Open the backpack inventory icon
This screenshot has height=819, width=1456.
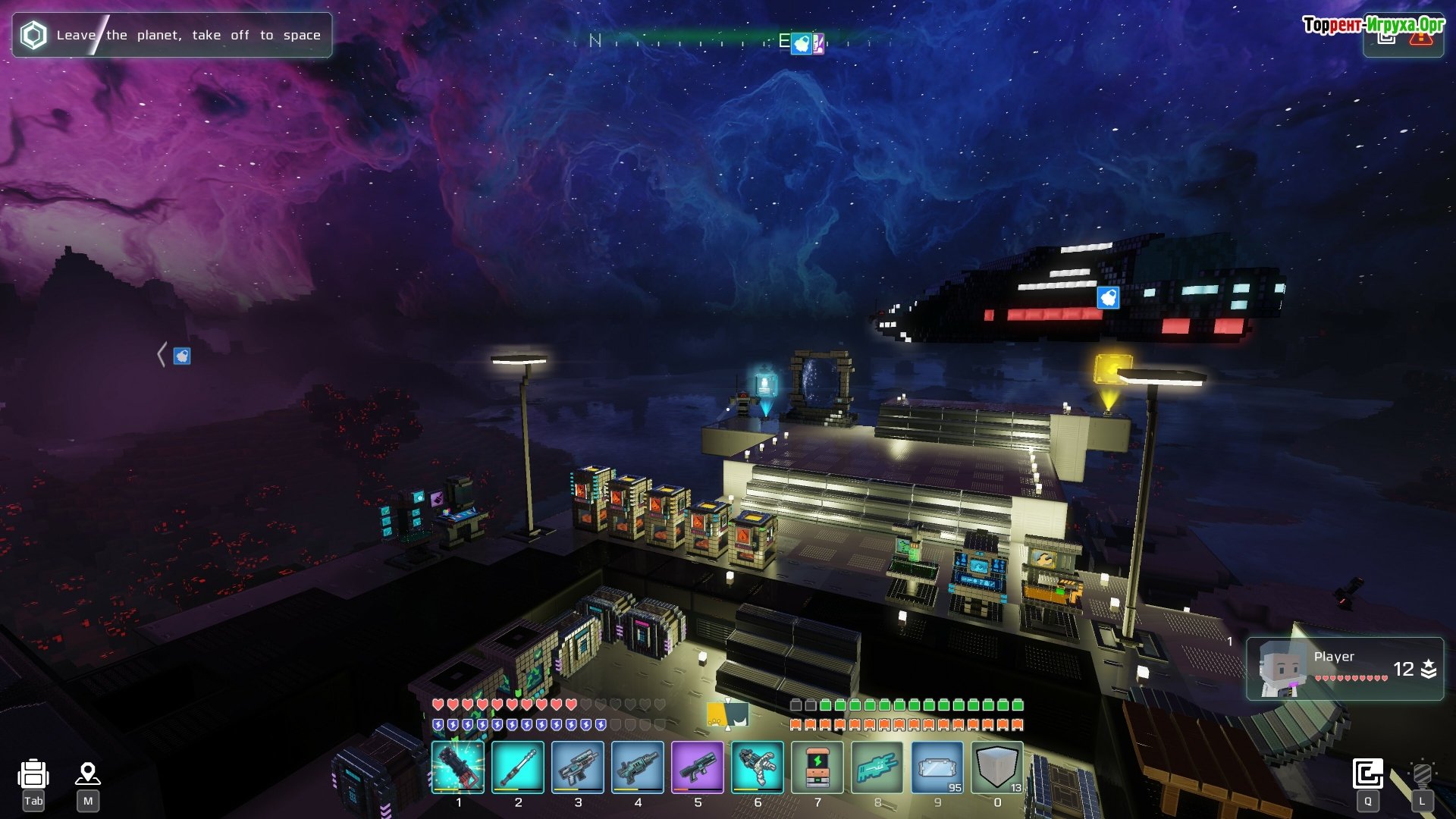click(x=33, y=774)
